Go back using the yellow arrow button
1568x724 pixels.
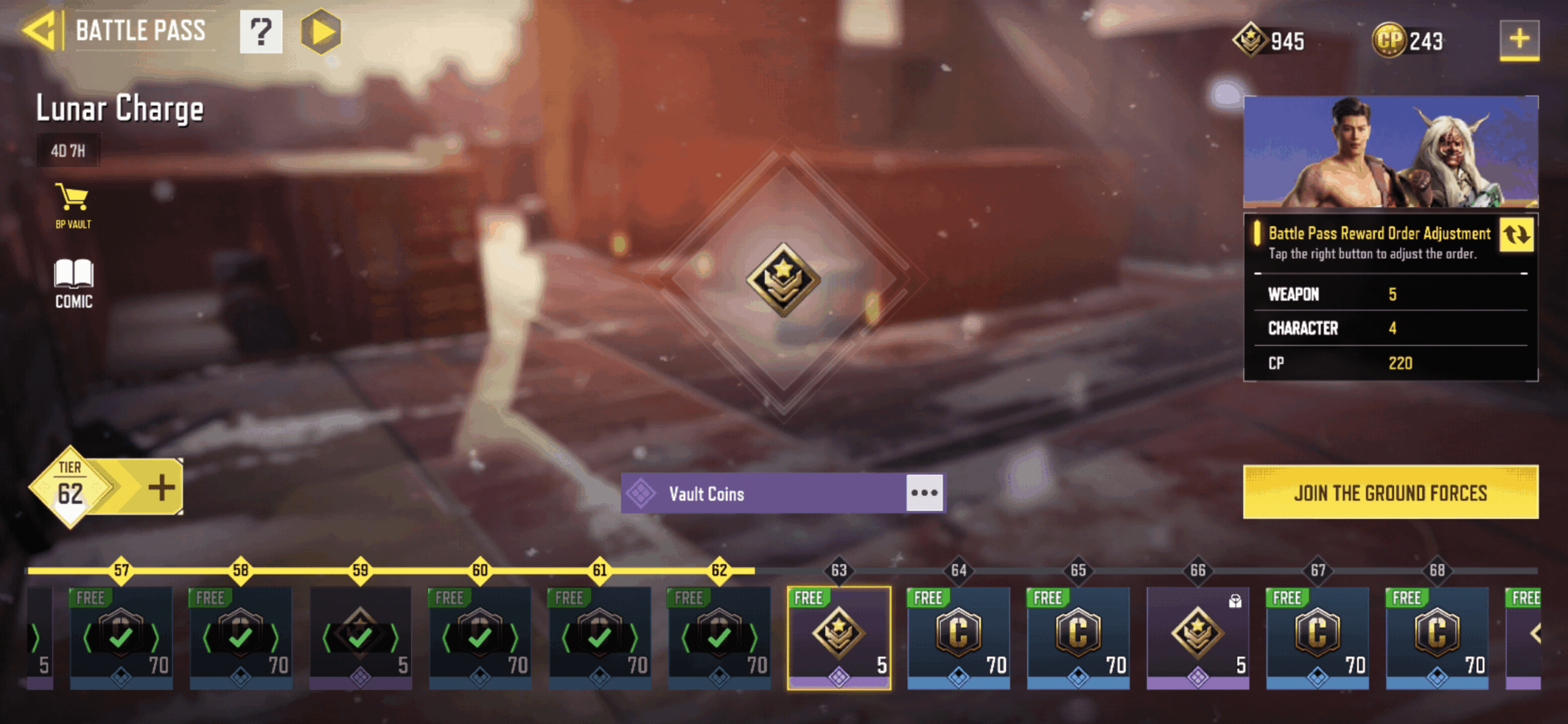tap(42, 31)
